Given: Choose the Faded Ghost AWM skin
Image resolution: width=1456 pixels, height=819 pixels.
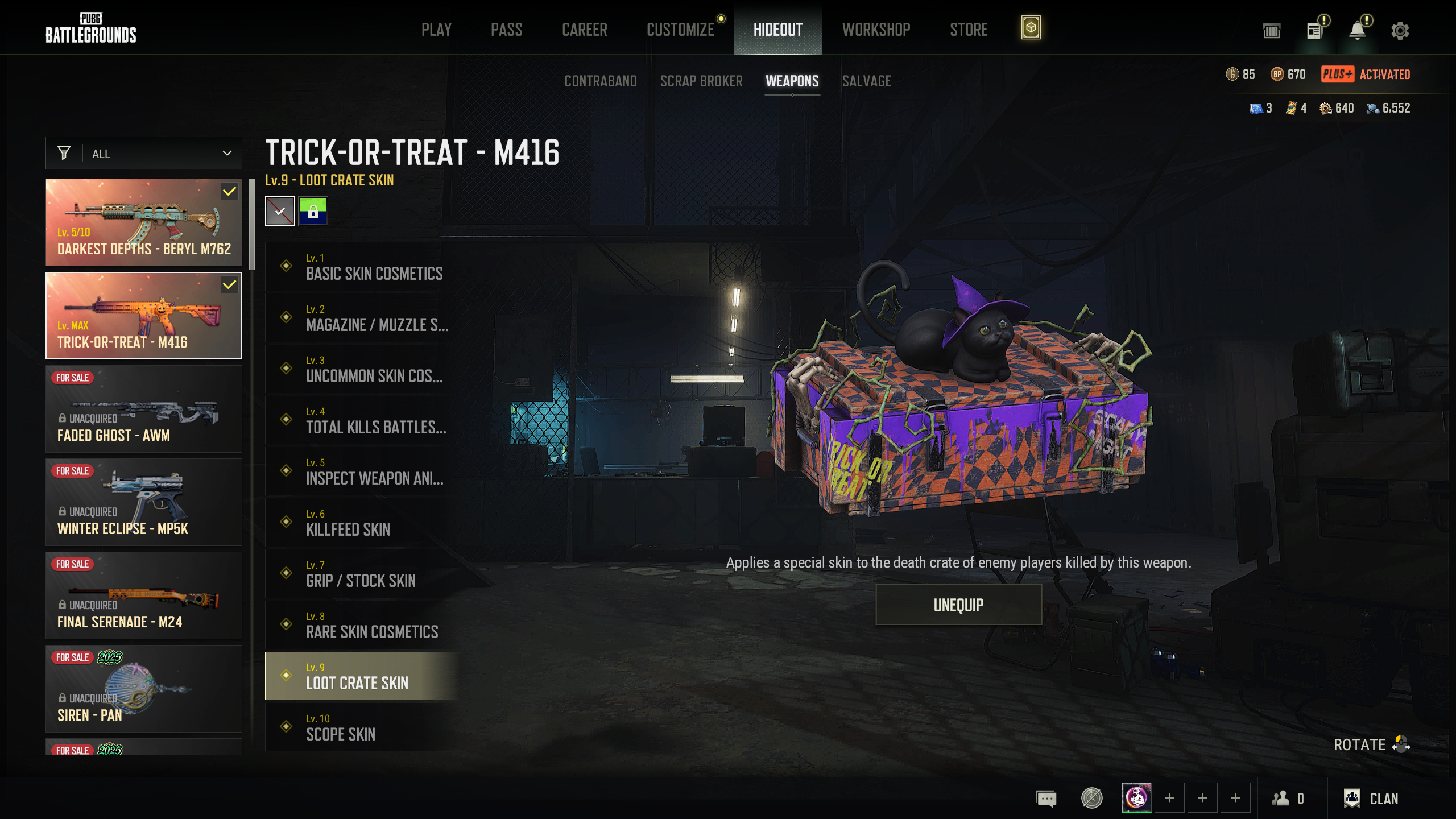Looking at the screenshot, I should coord(144,409).
